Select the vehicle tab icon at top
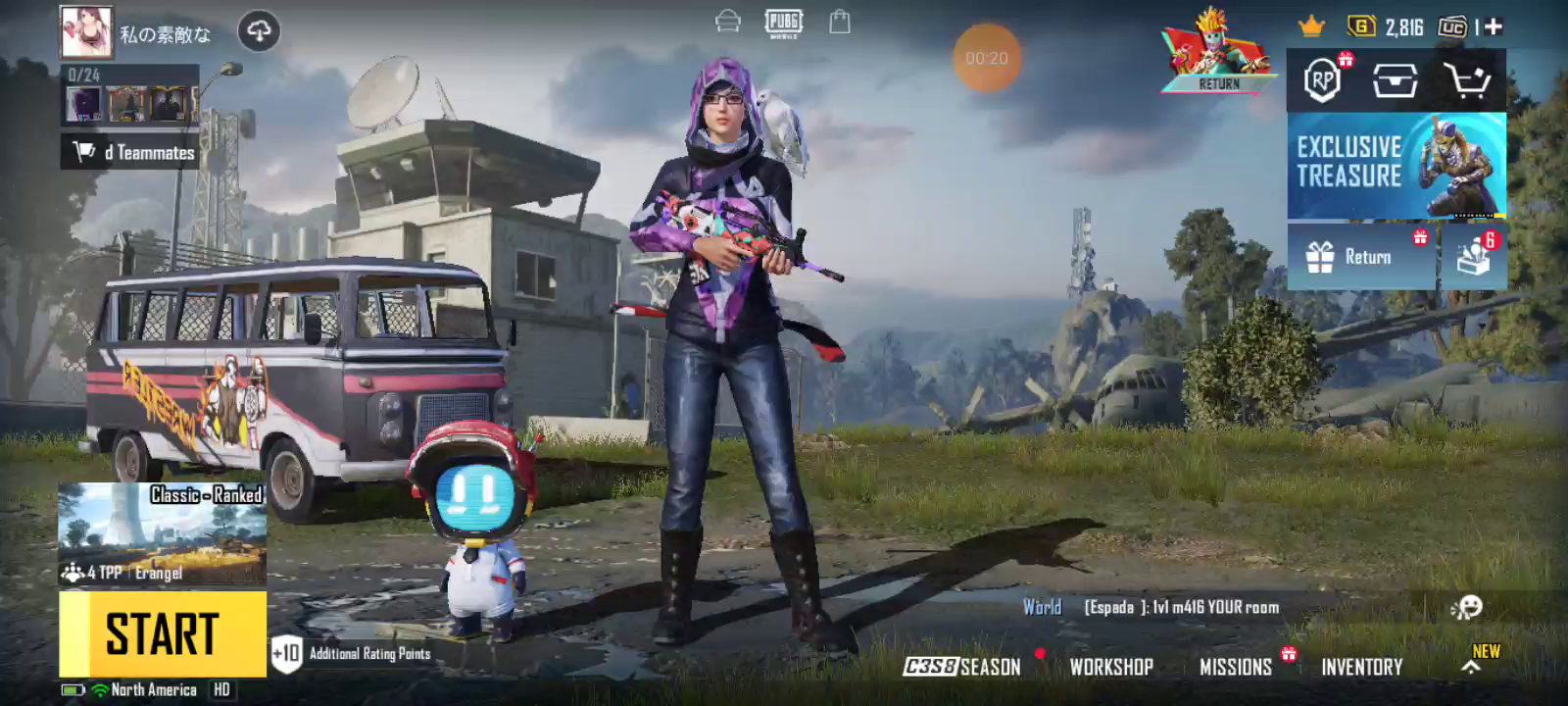Screen dimensions: 1568x706 [727, 22]
